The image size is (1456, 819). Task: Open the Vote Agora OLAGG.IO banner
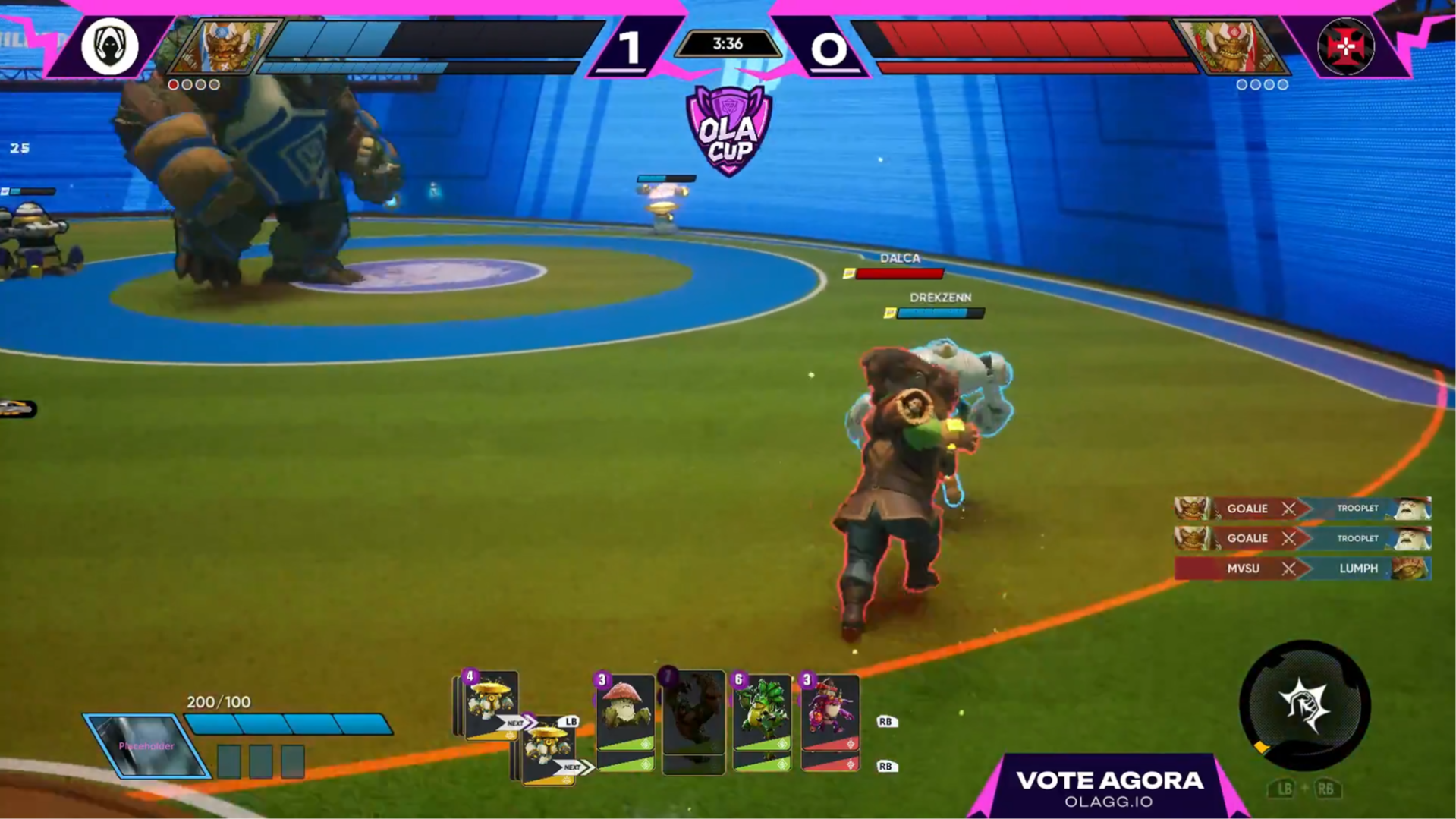pyautogui.click(x=1109, y=788)
